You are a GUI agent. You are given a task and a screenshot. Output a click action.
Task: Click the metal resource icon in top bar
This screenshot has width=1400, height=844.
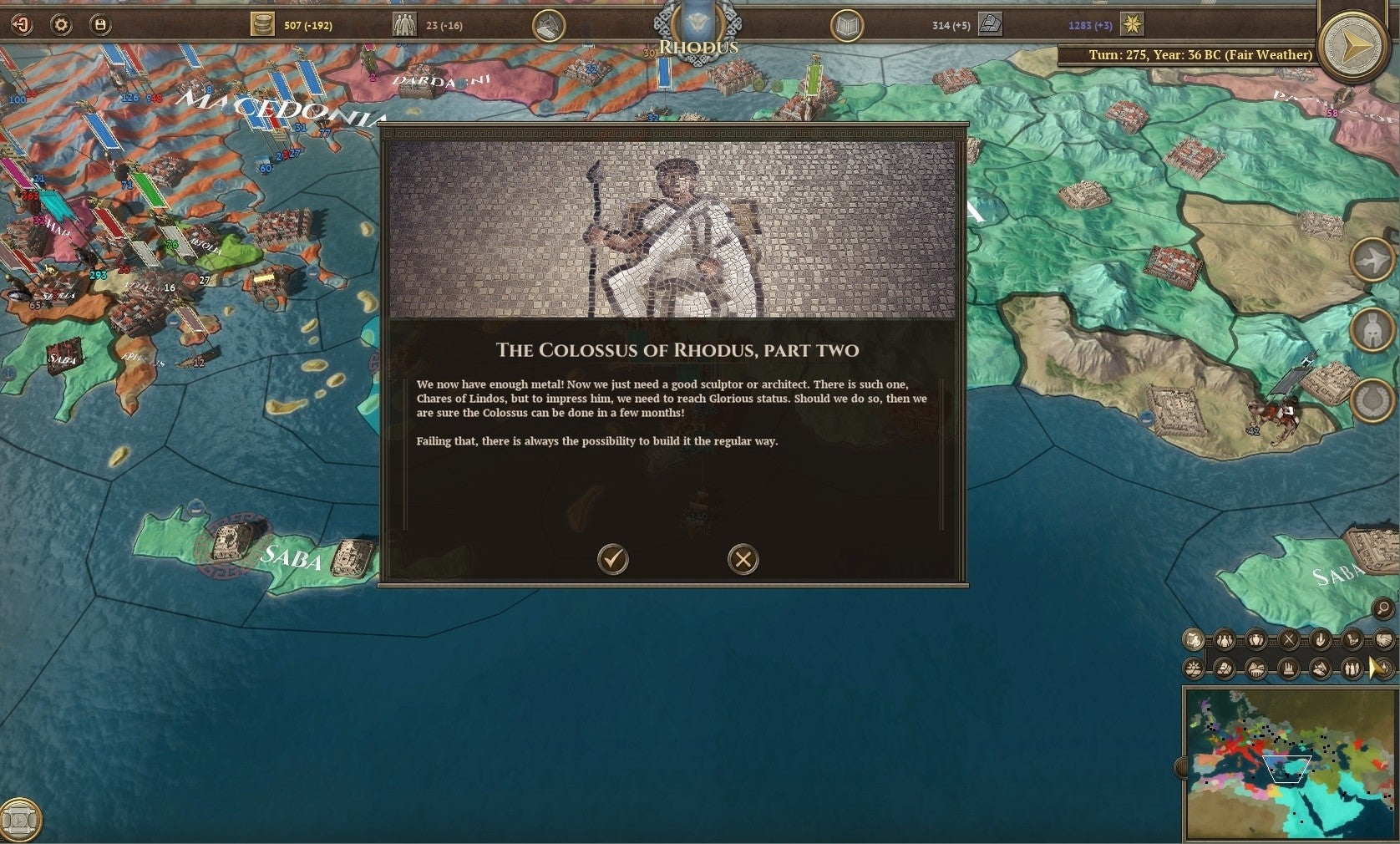(990, 25)
